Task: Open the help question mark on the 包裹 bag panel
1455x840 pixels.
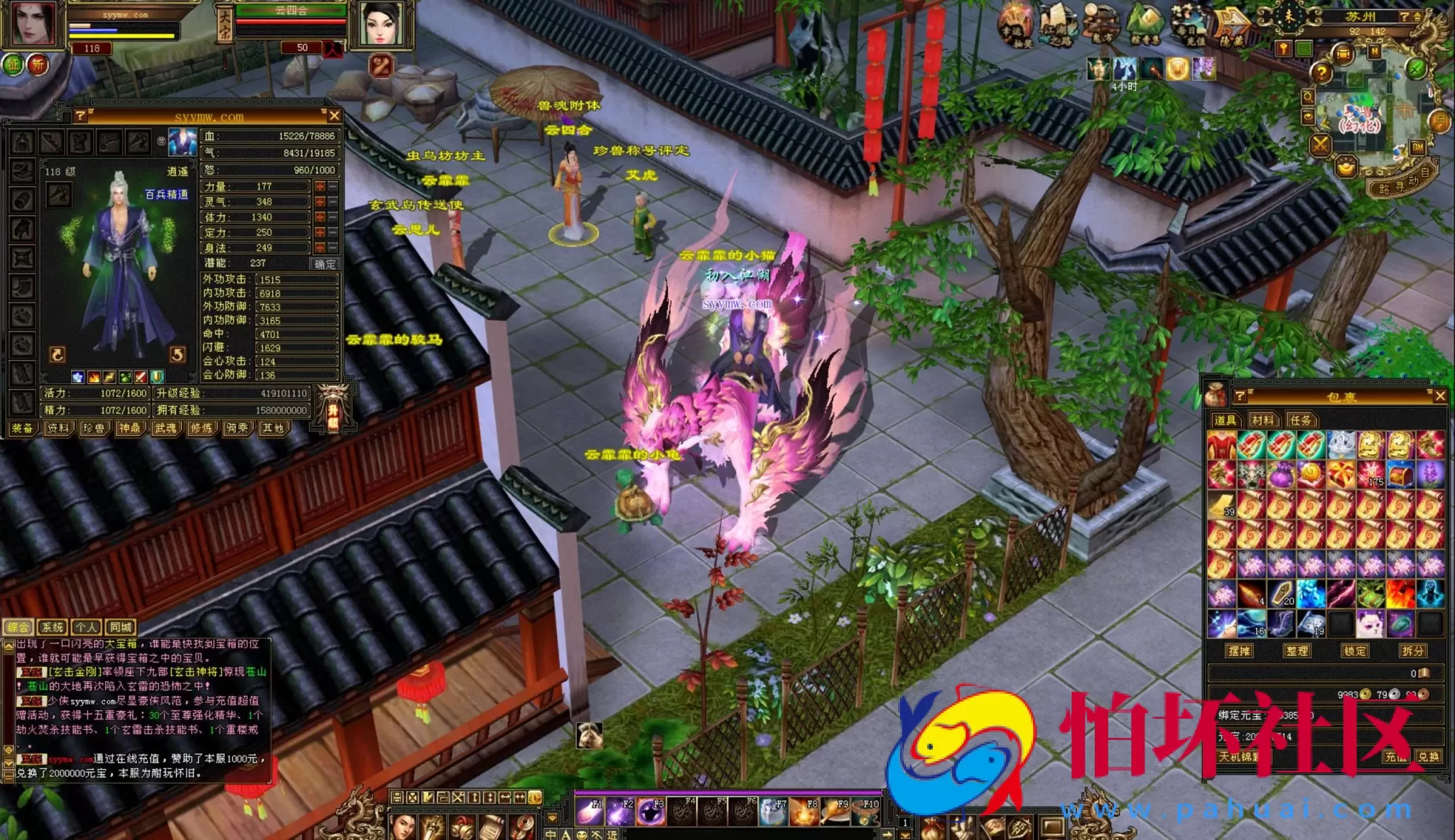Action: pos(1240,398)
